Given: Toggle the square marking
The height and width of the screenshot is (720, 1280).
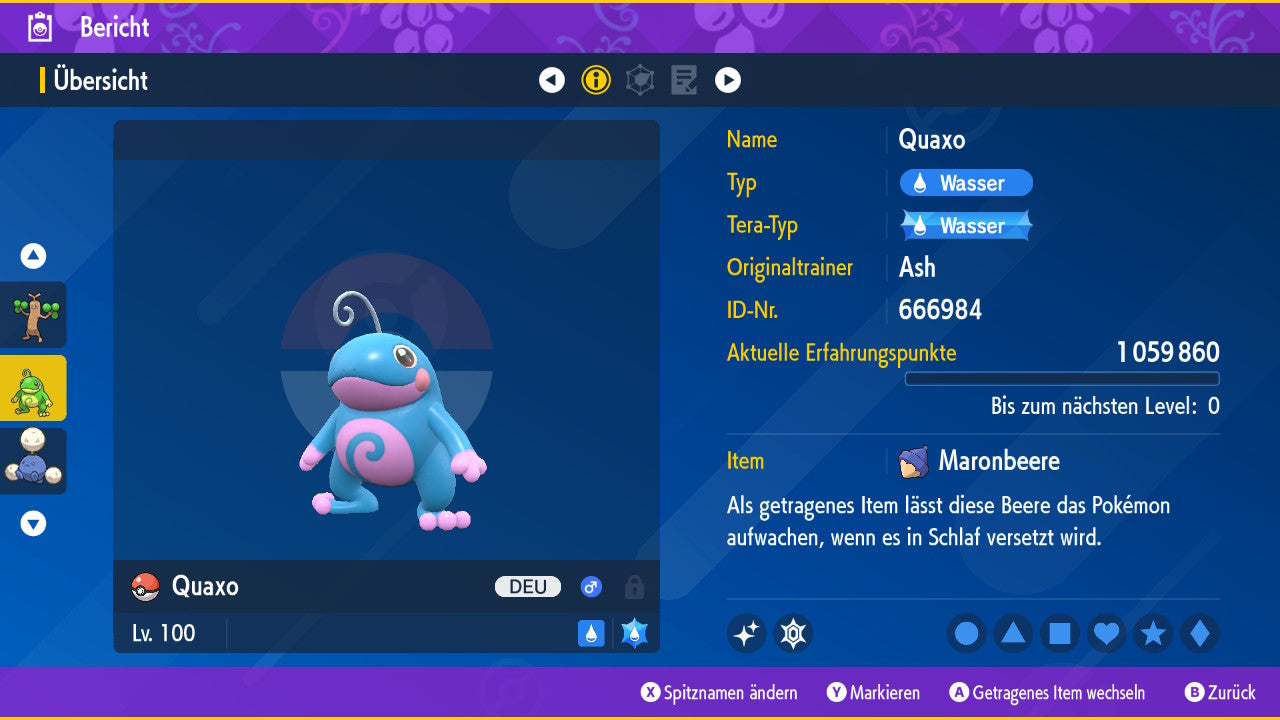Looking at the screenshot, I should point(1060,633).
